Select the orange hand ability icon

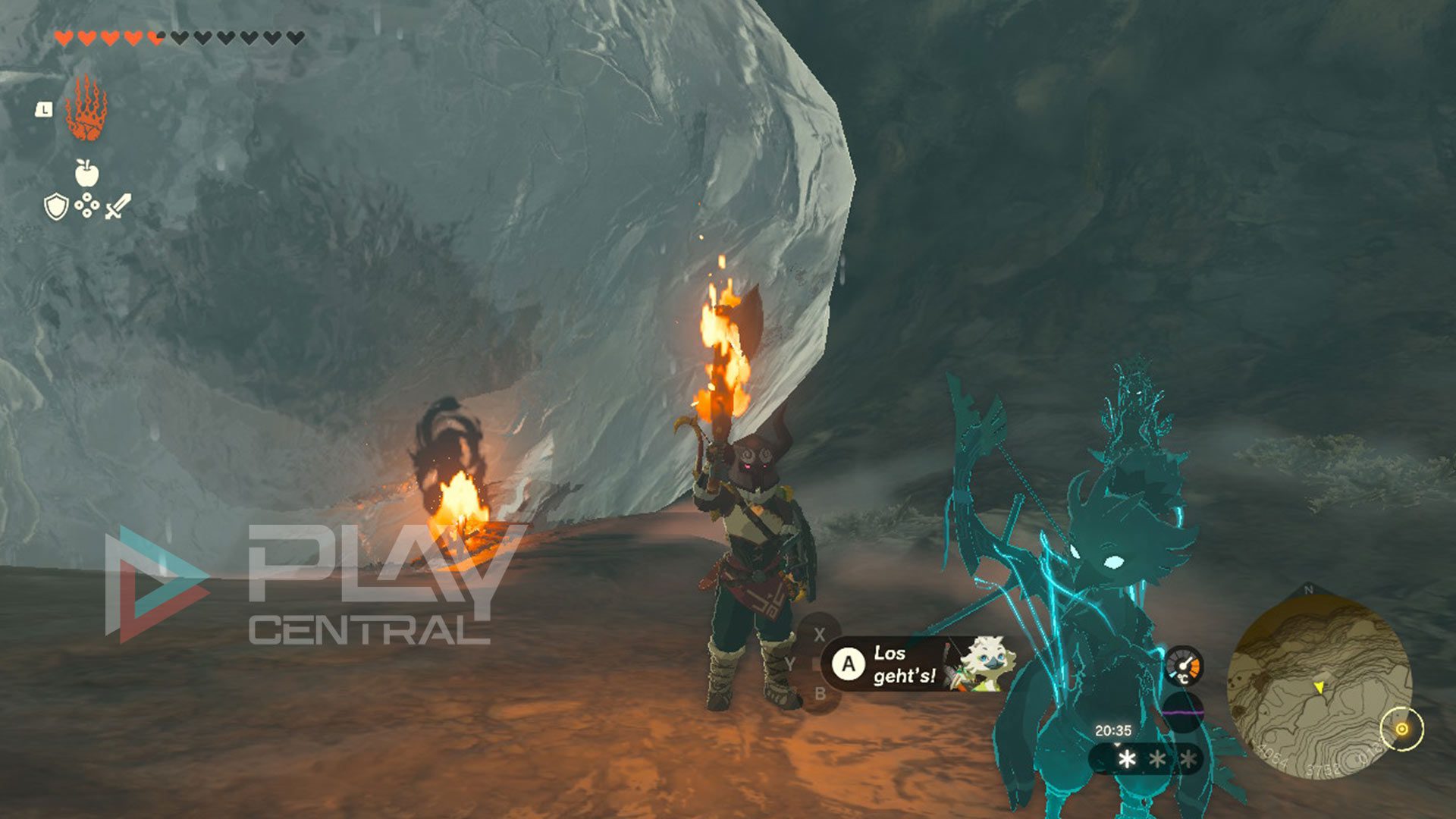tap(86, 109)
